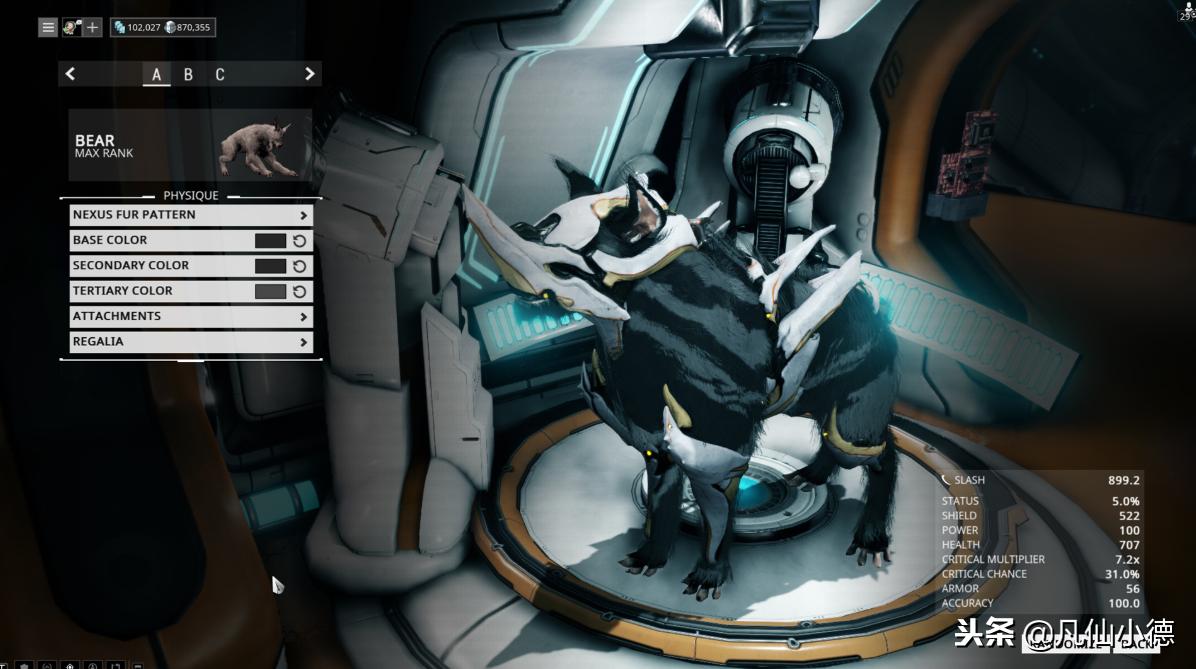
Task: Change the Tertiary Color swatch
Action: pyautogui.click(x=270, y=291)
